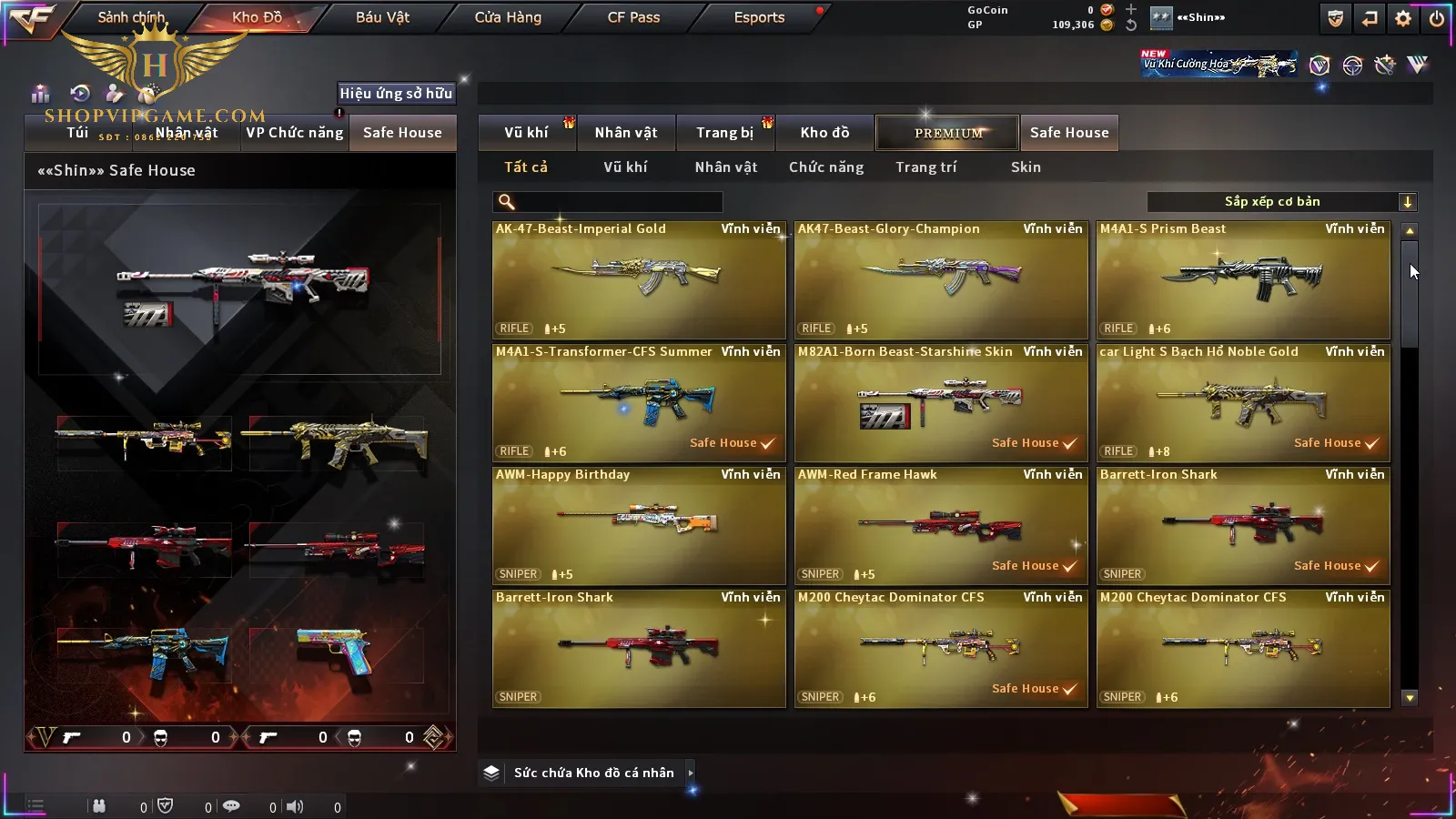The height and width of the screenshot is (819, 1456).
Task: Select the Trang bị tab
Action: 724,133
